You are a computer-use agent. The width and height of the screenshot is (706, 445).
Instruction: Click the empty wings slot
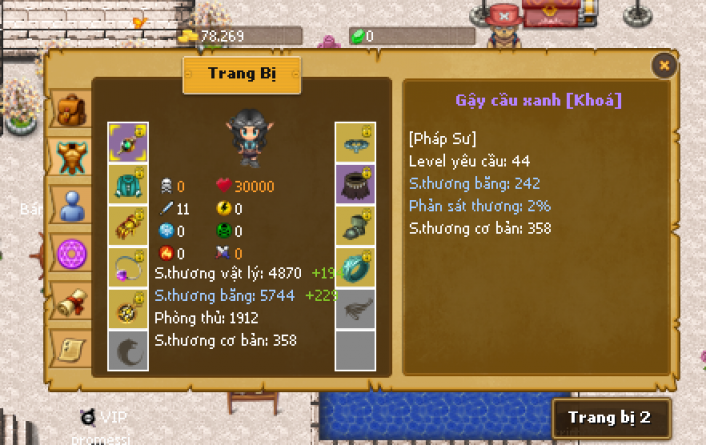pyautogui.click(x=355, y=310)
